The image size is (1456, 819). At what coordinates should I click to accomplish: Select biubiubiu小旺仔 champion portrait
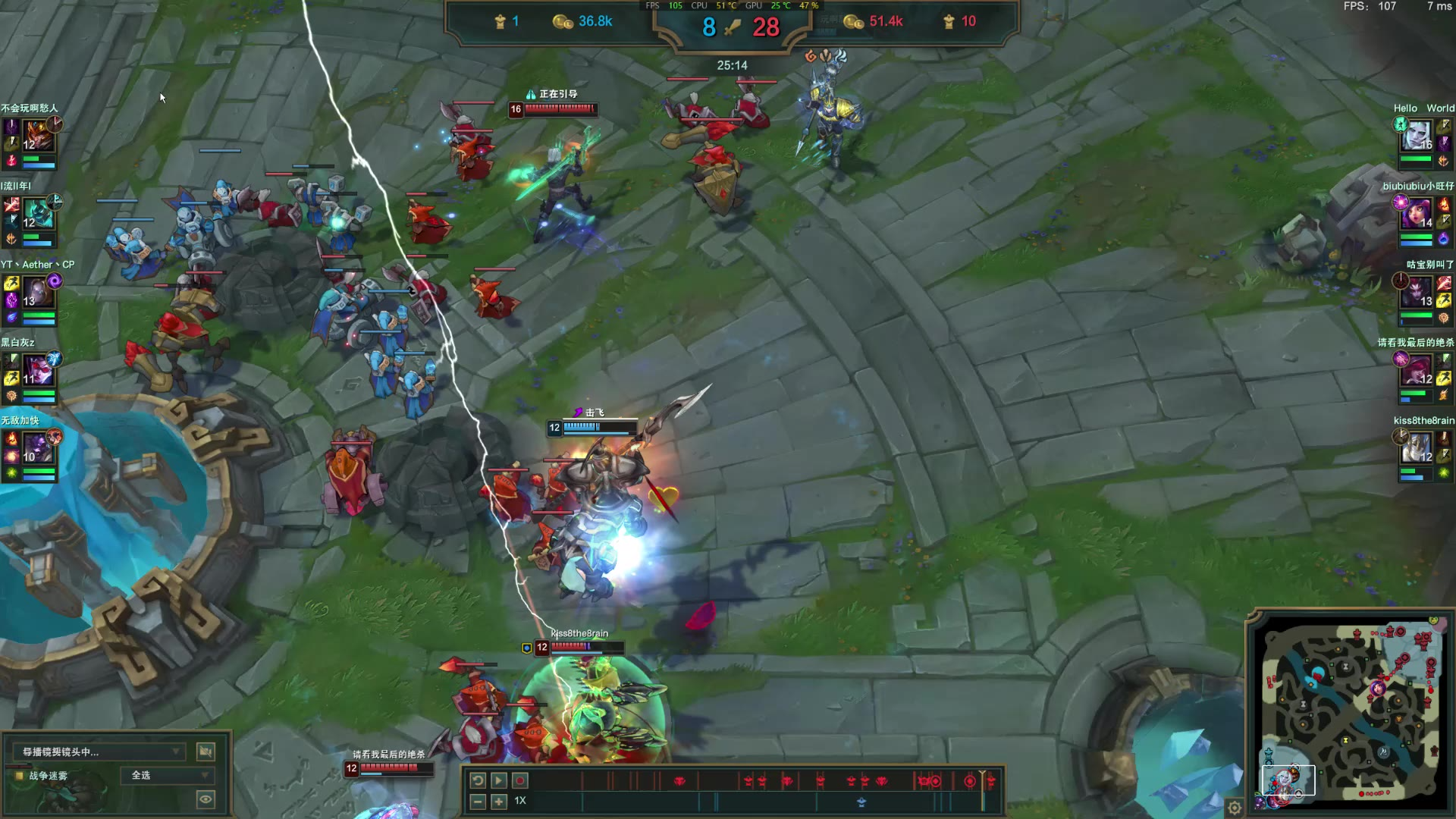point(1418,214)
